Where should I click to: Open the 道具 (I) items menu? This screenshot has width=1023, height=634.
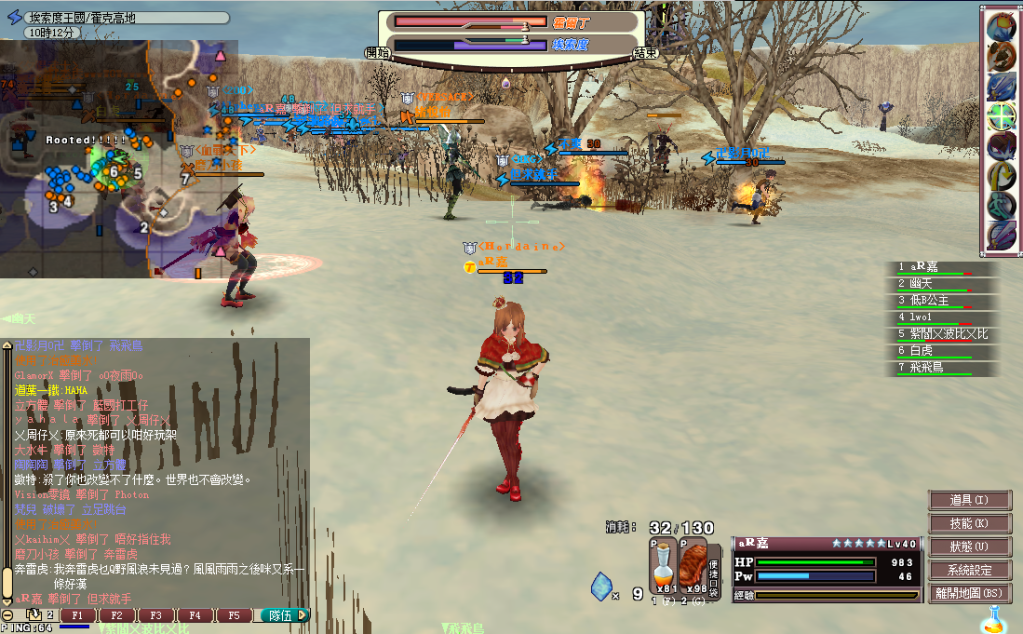coord(968,500)
